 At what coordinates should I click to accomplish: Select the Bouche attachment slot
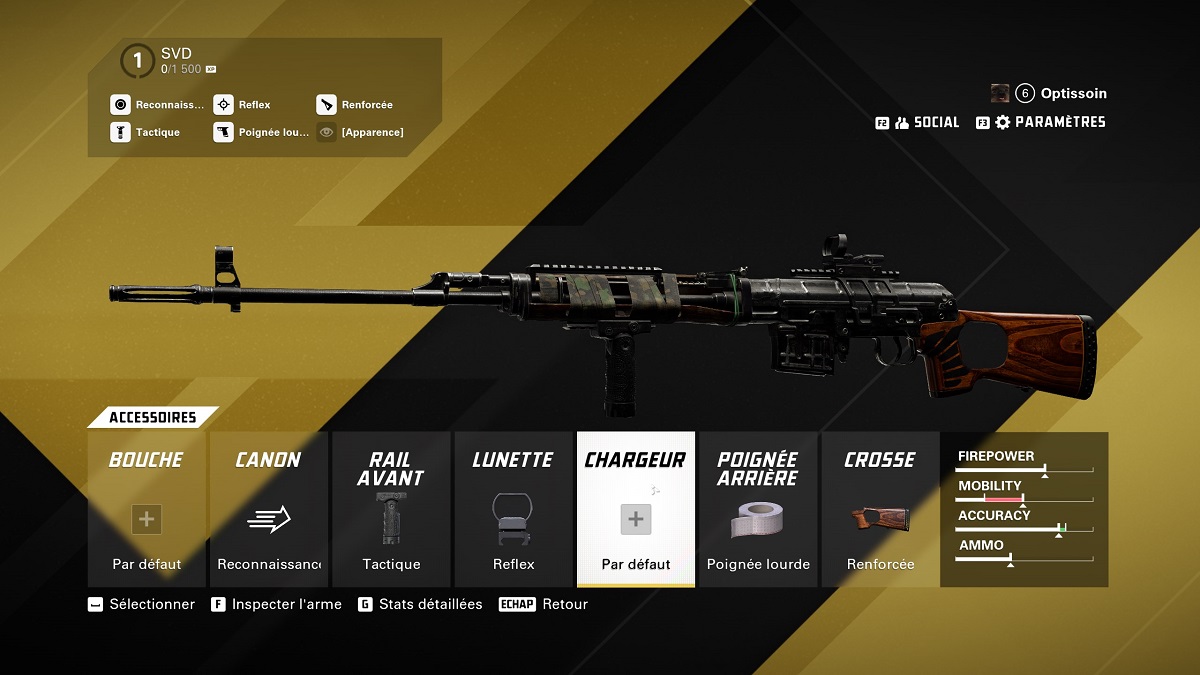click(146, 509)
